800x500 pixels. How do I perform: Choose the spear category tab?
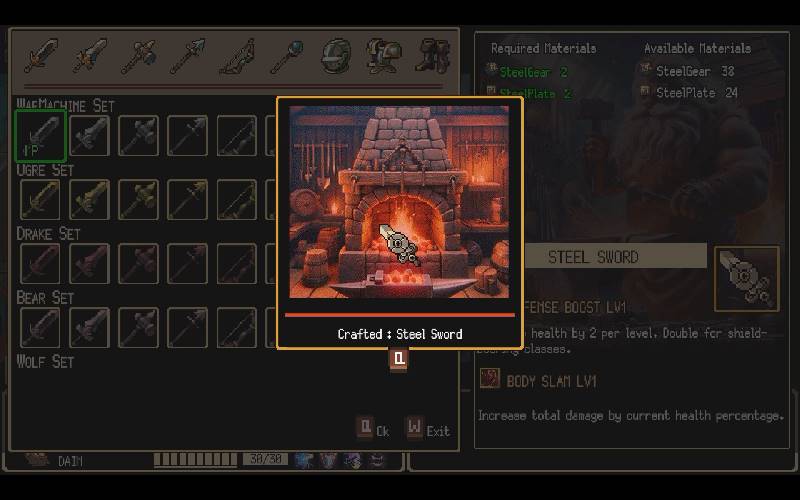tap(188, 55)
